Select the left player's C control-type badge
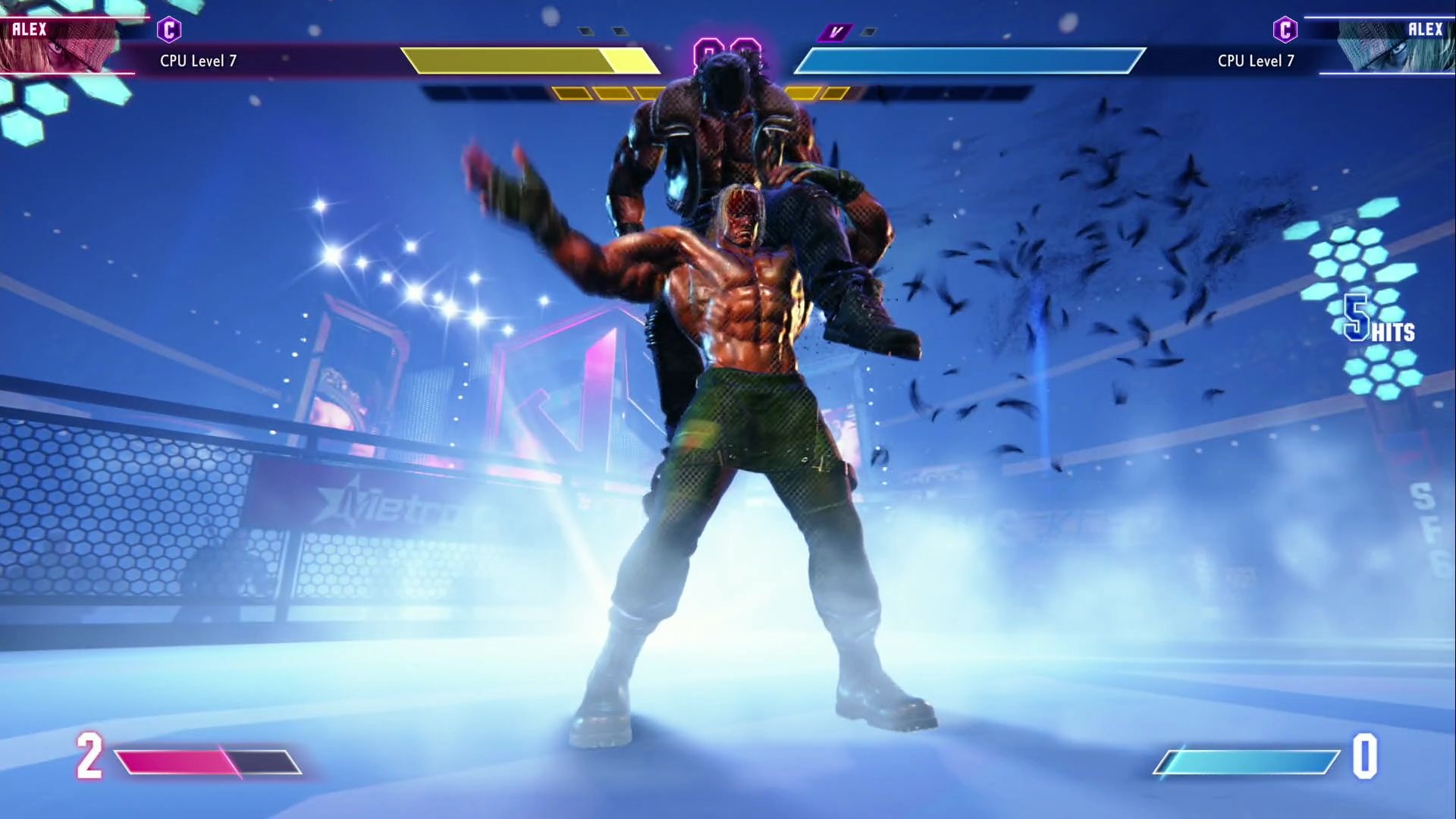This screenshot has height=819, width=1456. coord(169,30)
